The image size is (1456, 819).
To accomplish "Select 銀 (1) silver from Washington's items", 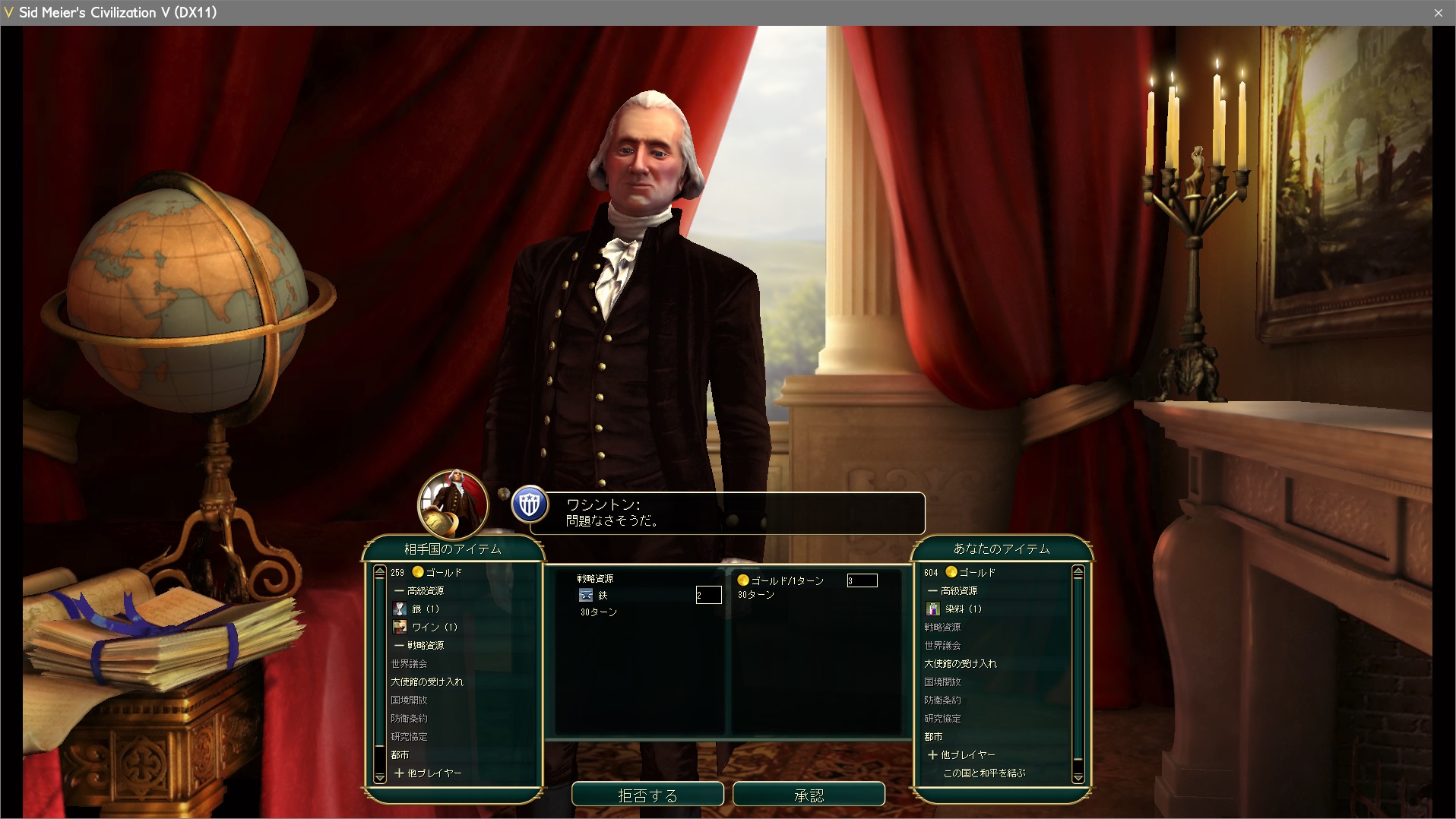I will (425, 609).
